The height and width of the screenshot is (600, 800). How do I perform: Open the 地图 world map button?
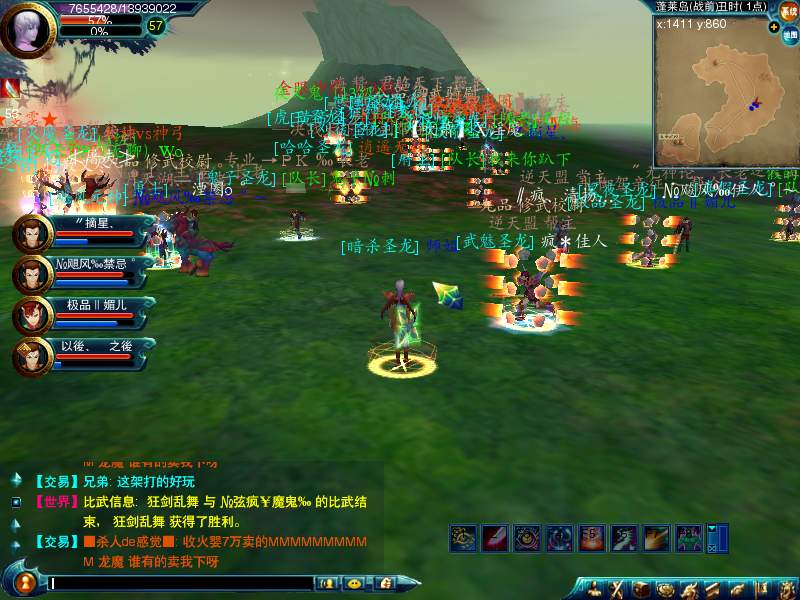click(789, 34)
